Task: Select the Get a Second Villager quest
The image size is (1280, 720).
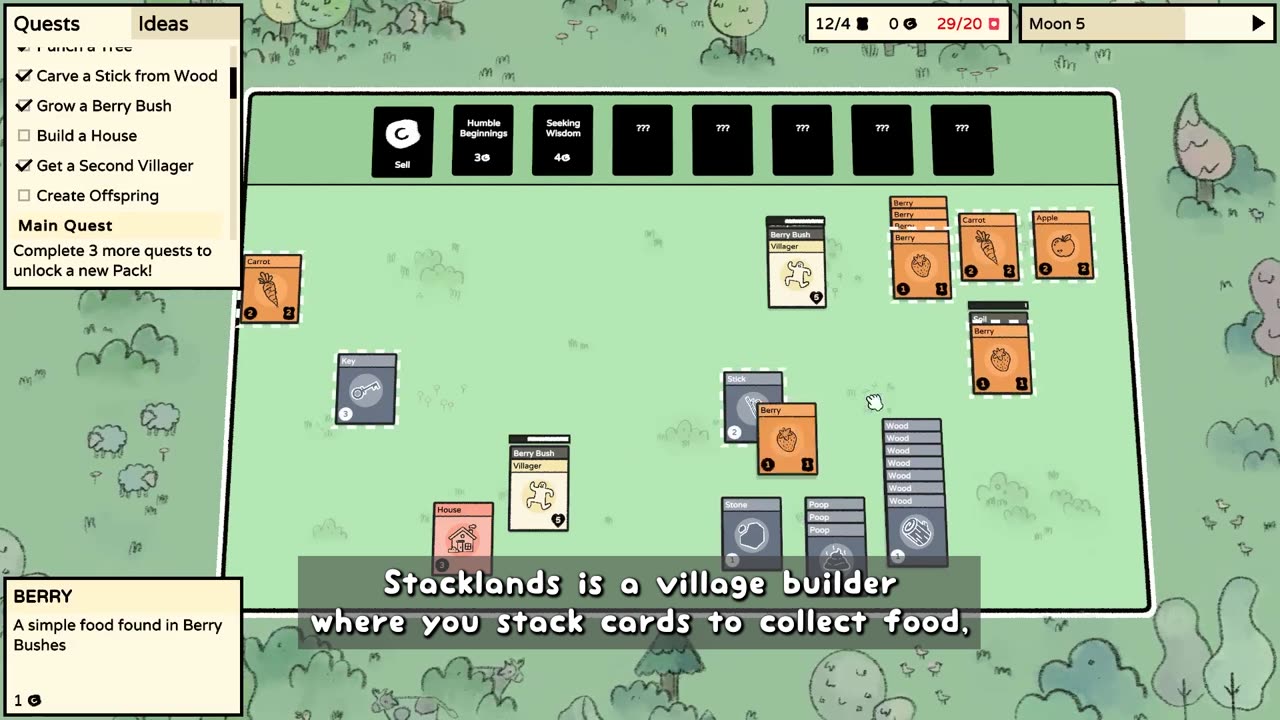Action: (115, 166)
